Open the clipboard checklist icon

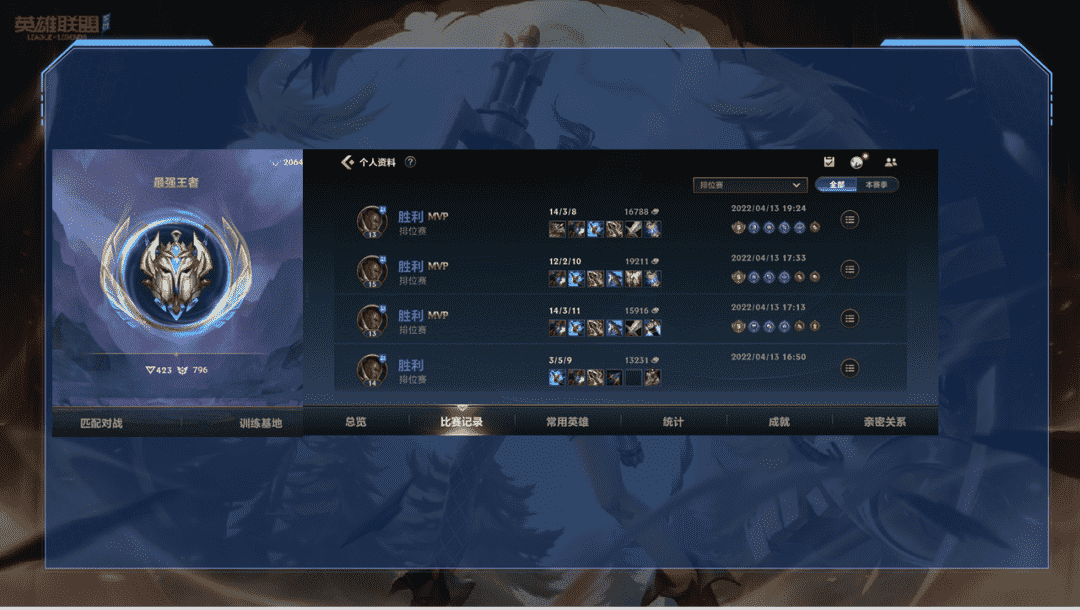click(829, 162)
